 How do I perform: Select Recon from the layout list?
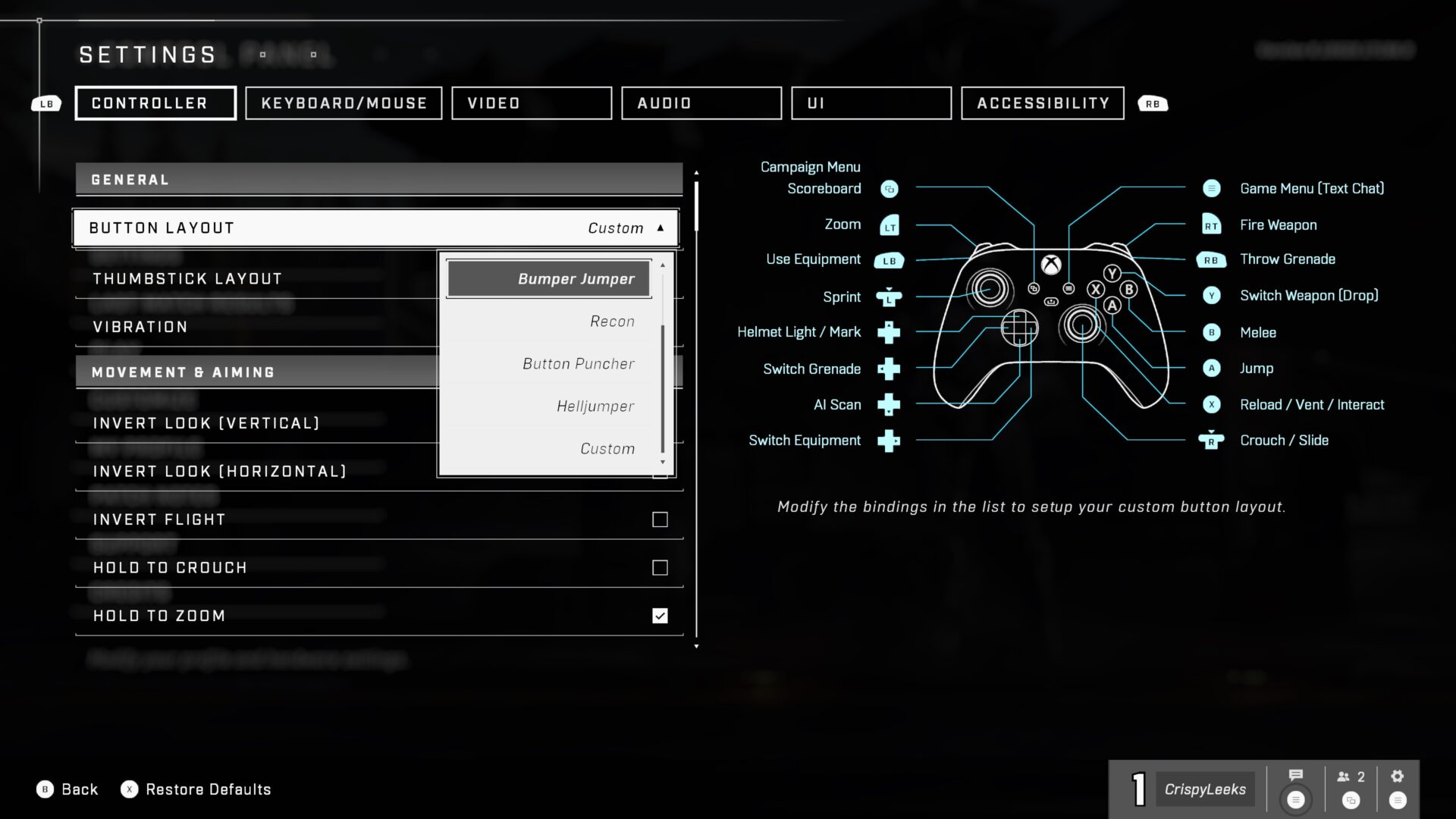point(611,321)
